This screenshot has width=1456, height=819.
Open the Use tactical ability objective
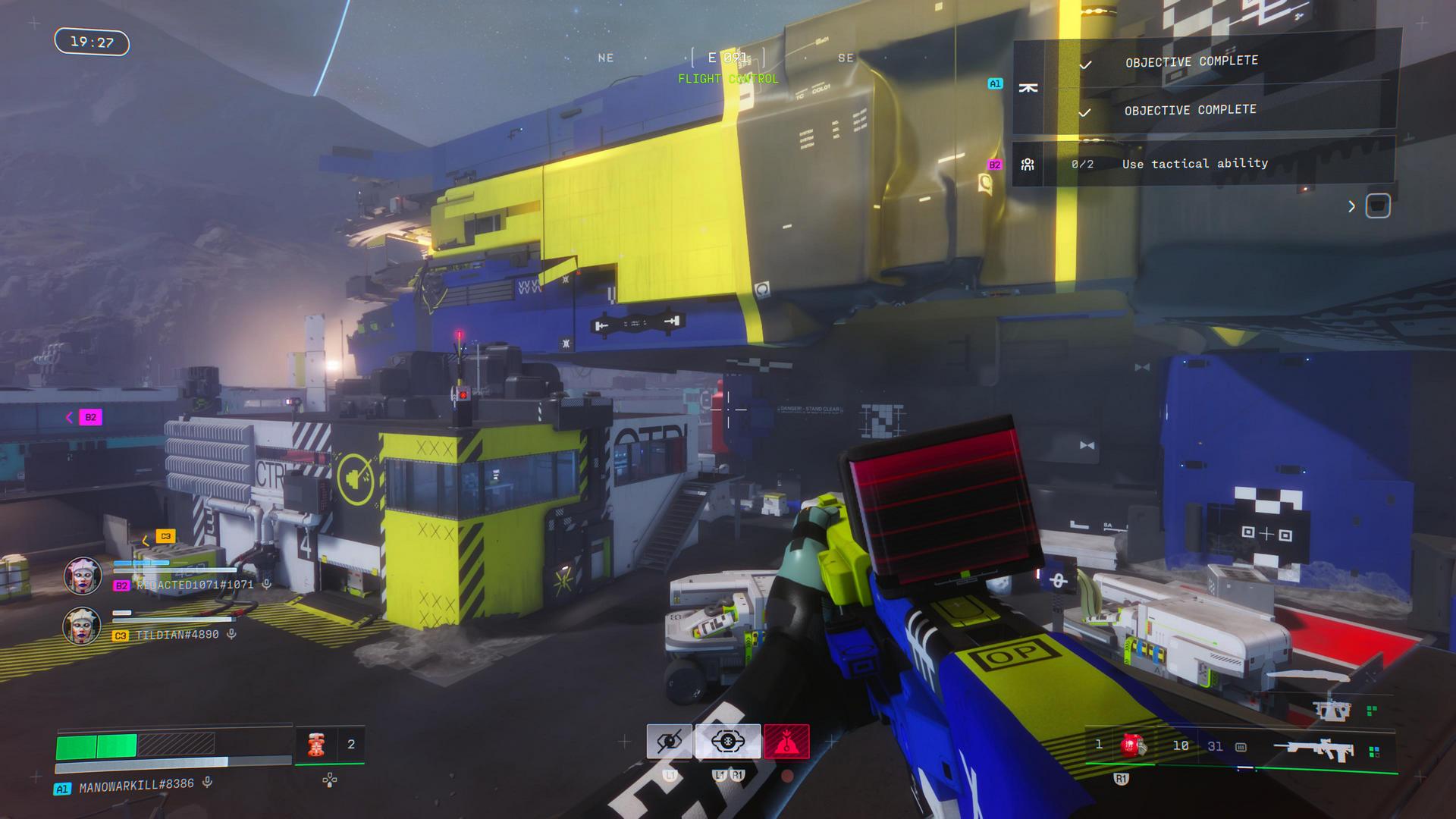pyautogui.click(x=1194, y=164)
